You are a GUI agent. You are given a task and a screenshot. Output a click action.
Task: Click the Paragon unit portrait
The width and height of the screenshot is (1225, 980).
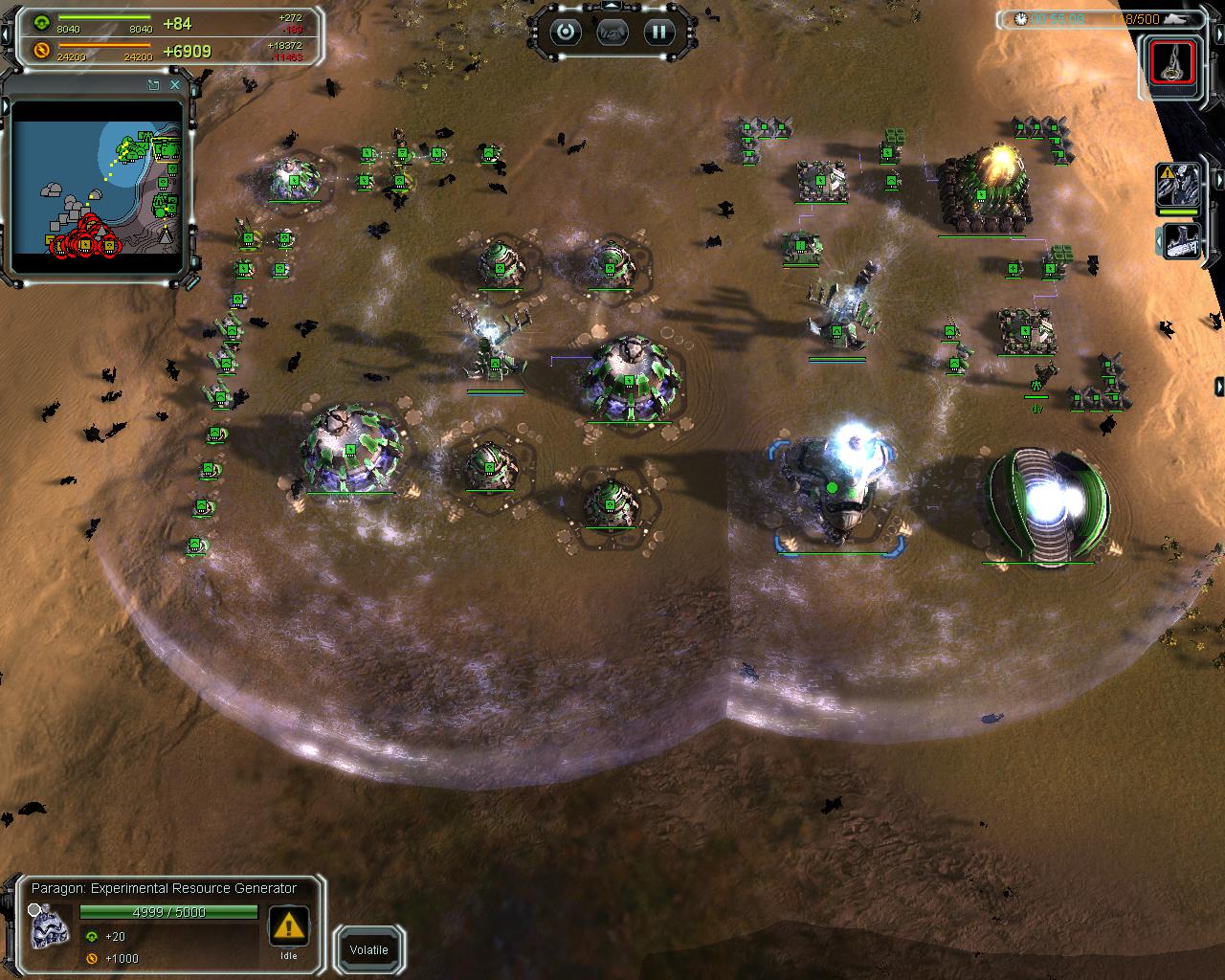pos(50,926)
